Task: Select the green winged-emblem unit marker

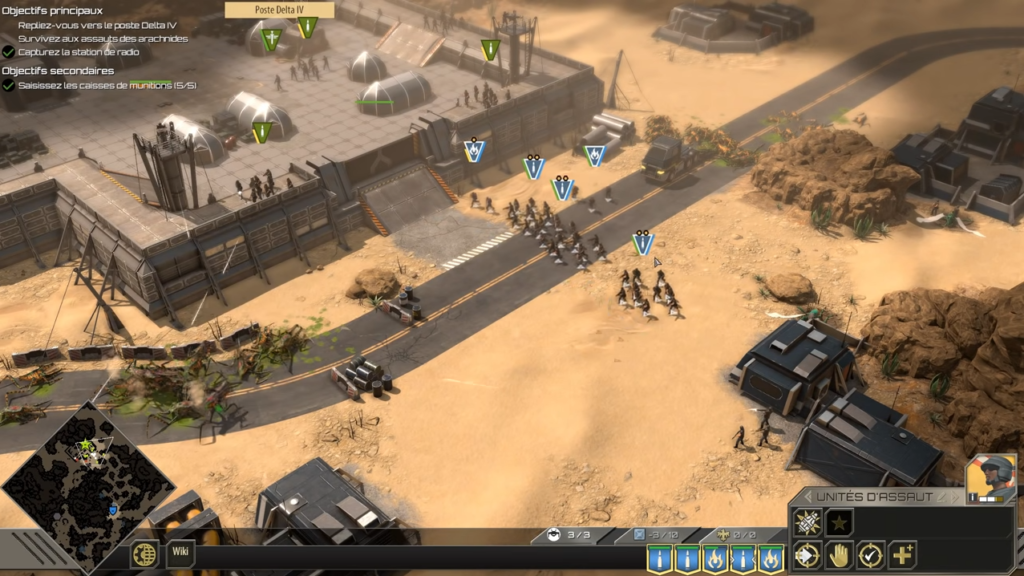Action: [x=270, y=39]
